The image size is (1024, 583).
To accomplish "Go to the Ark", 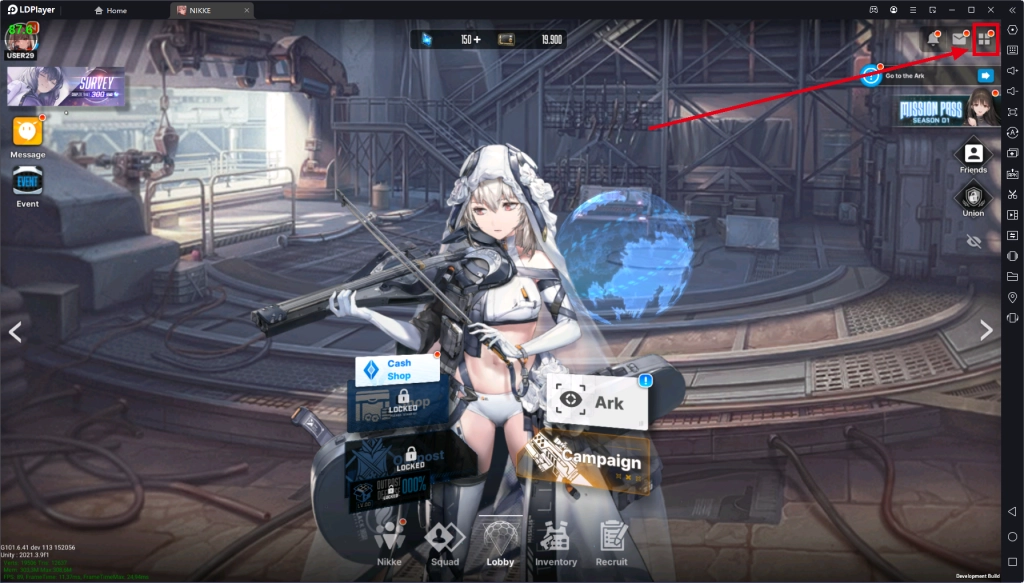I will (x=597, y=402).
